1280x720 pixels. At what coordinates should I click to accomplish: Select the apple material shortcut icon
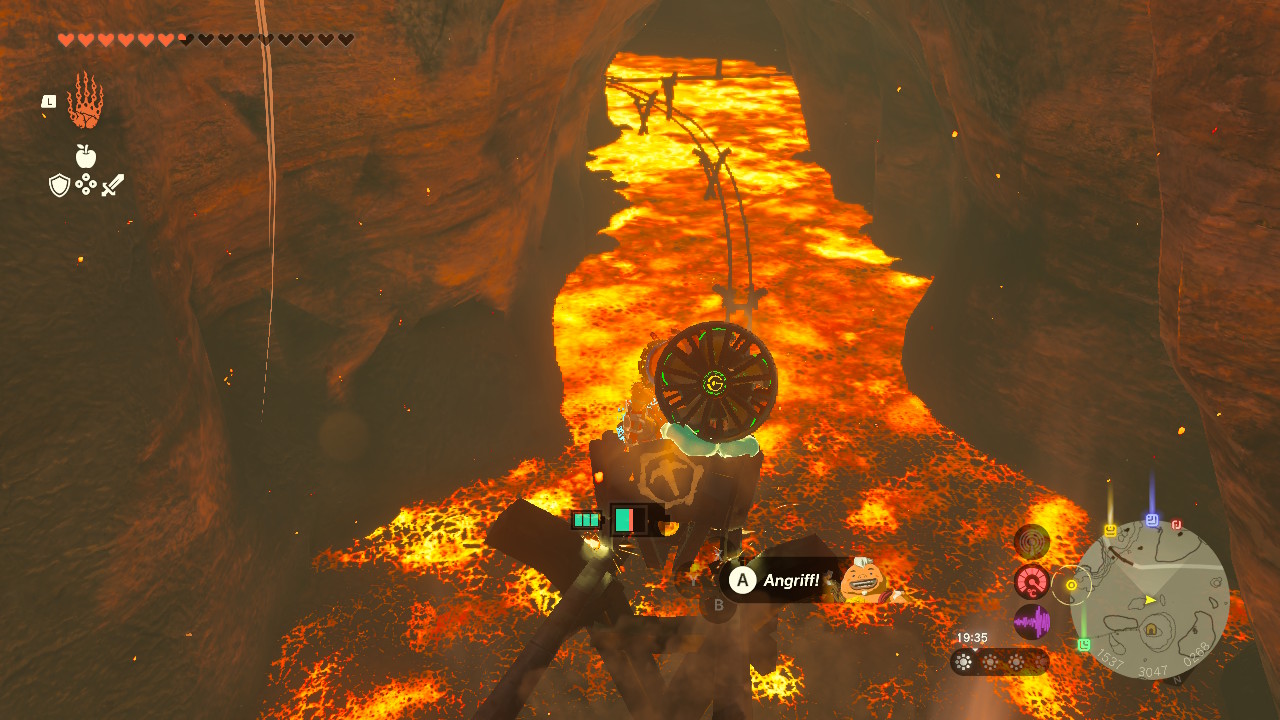tap(86, 156)
